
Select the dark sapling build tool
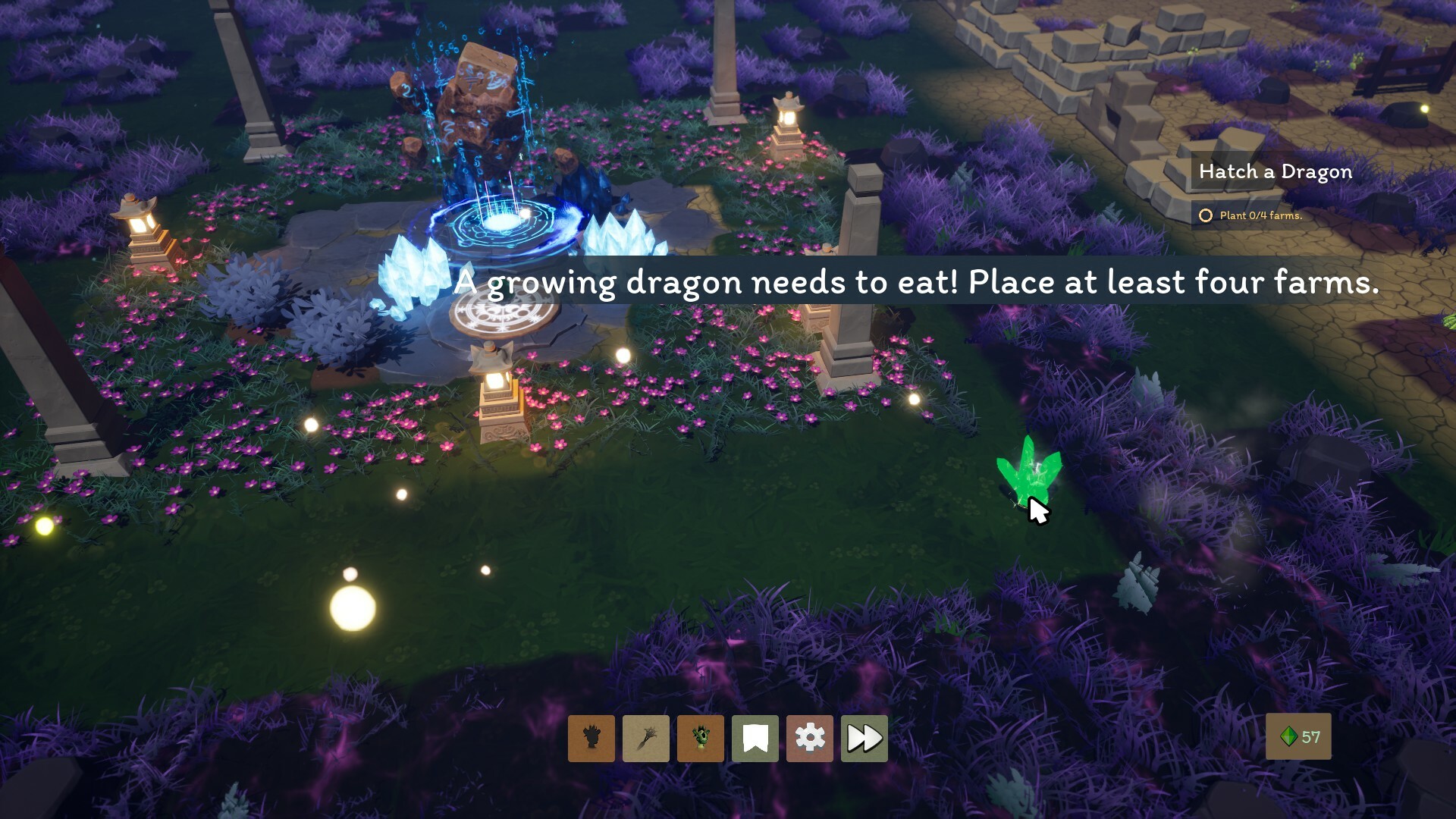[x=591, y=739]
